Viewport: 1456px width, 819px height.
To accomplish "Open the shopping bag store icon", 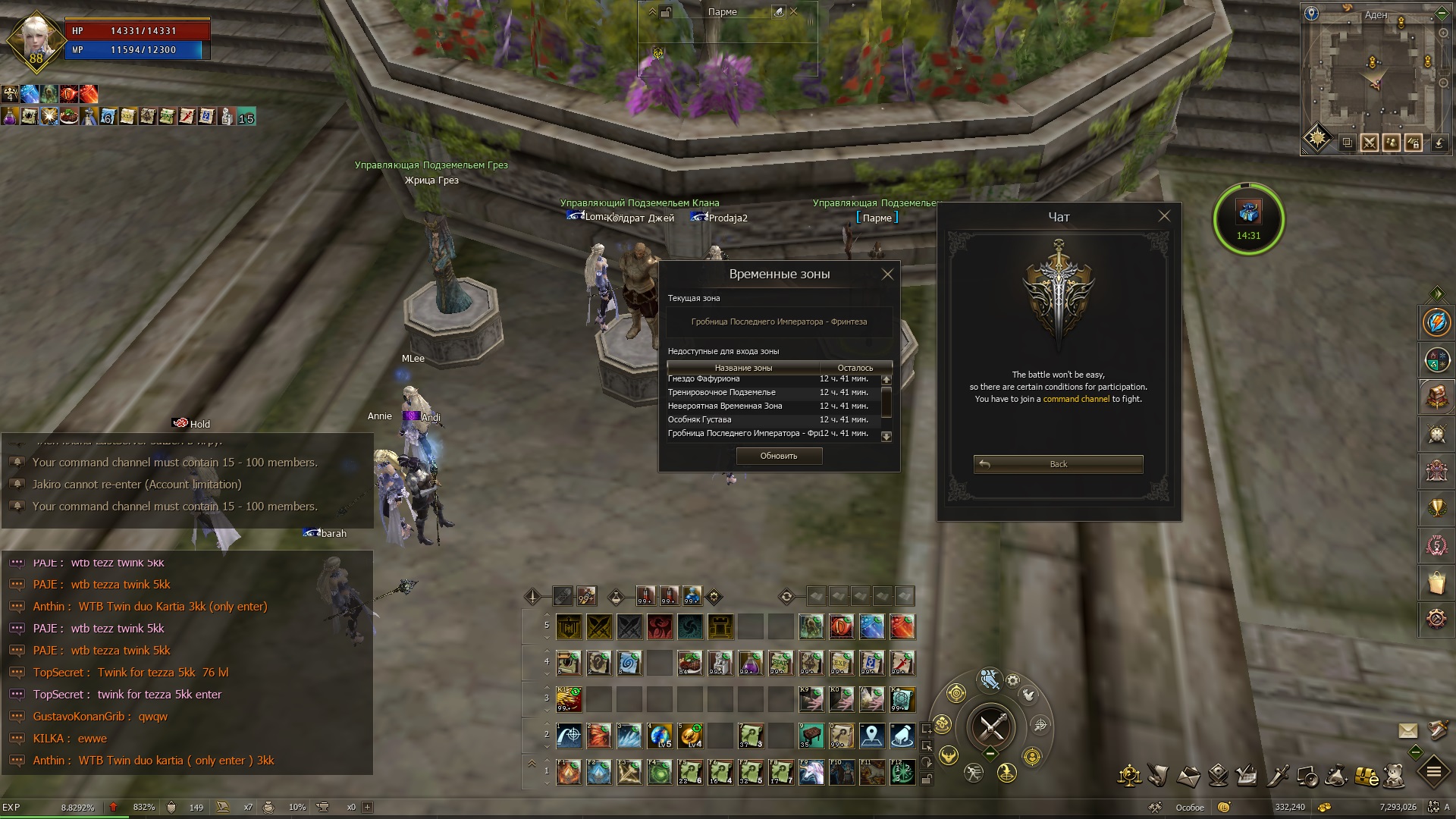I will [x=1436, y=582].
